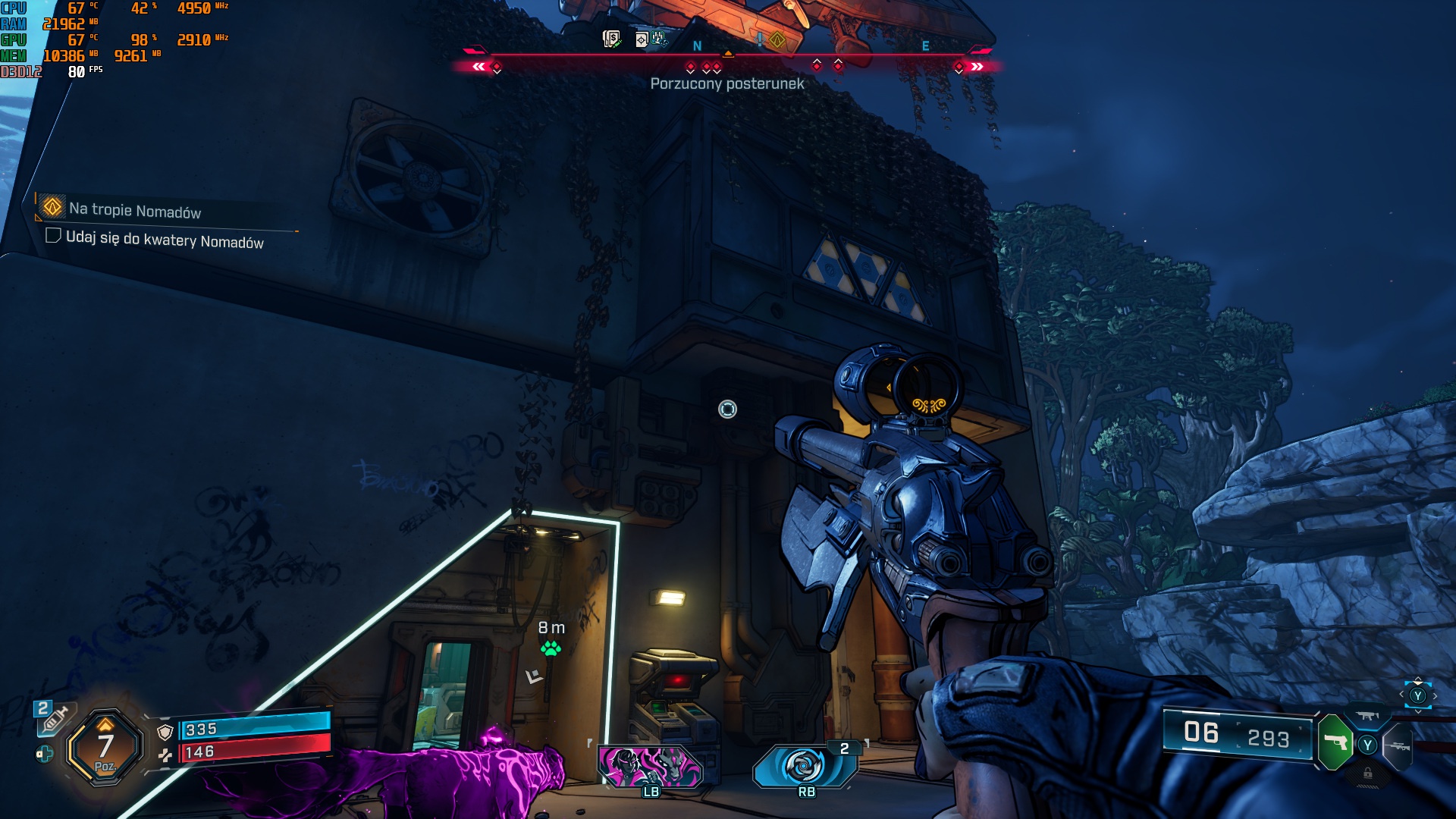Select the dollar-card vendor icon on compass
Viewport: 1456px width, 819px height.
coord(611,39)
